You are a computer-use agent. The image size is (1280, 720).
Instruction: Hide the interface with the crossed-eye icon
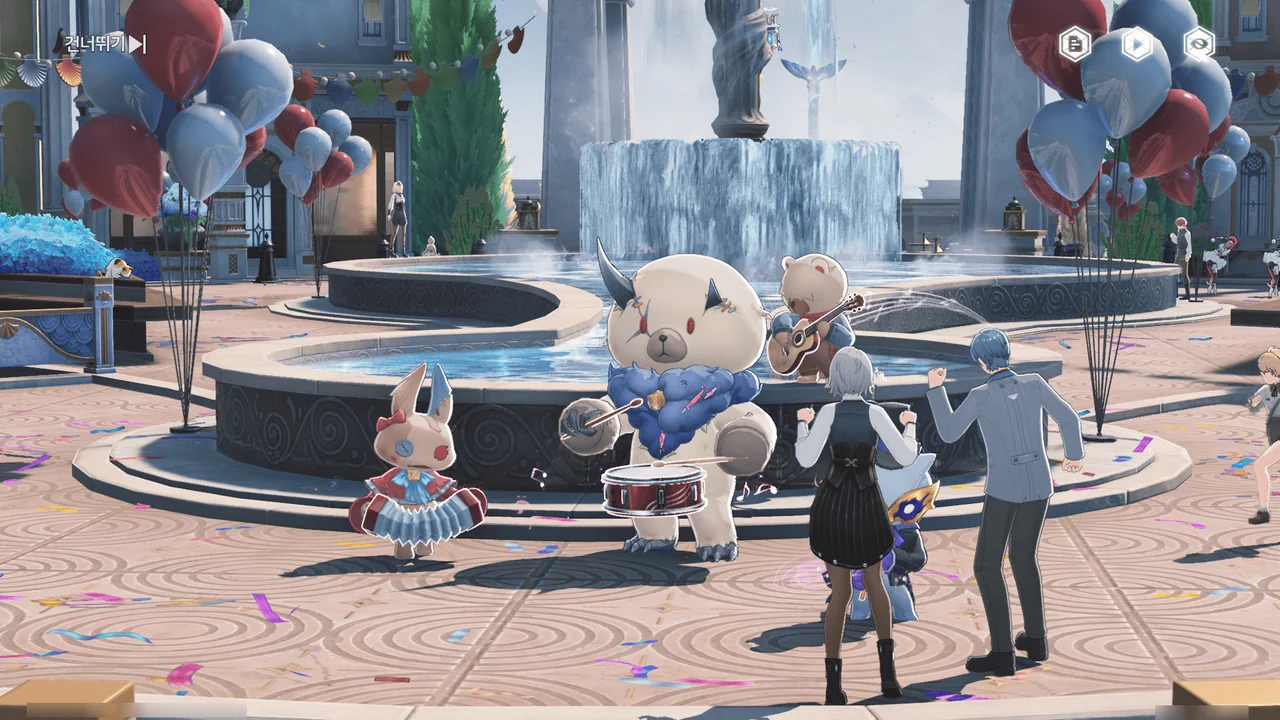(1198, 43)
